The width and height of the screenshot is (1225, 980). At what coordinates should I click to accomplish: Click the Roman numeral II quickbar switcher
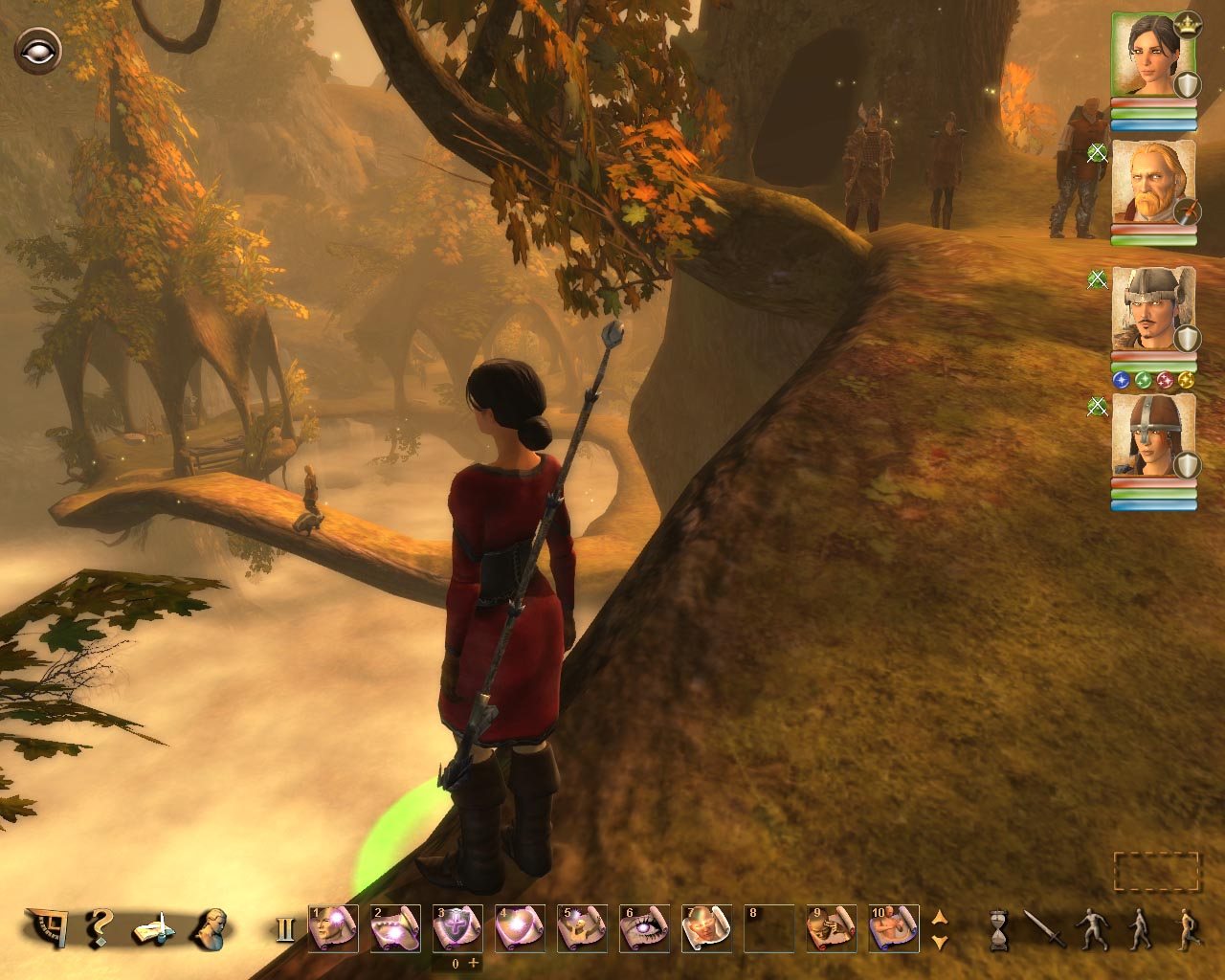[x=284, y=929]
